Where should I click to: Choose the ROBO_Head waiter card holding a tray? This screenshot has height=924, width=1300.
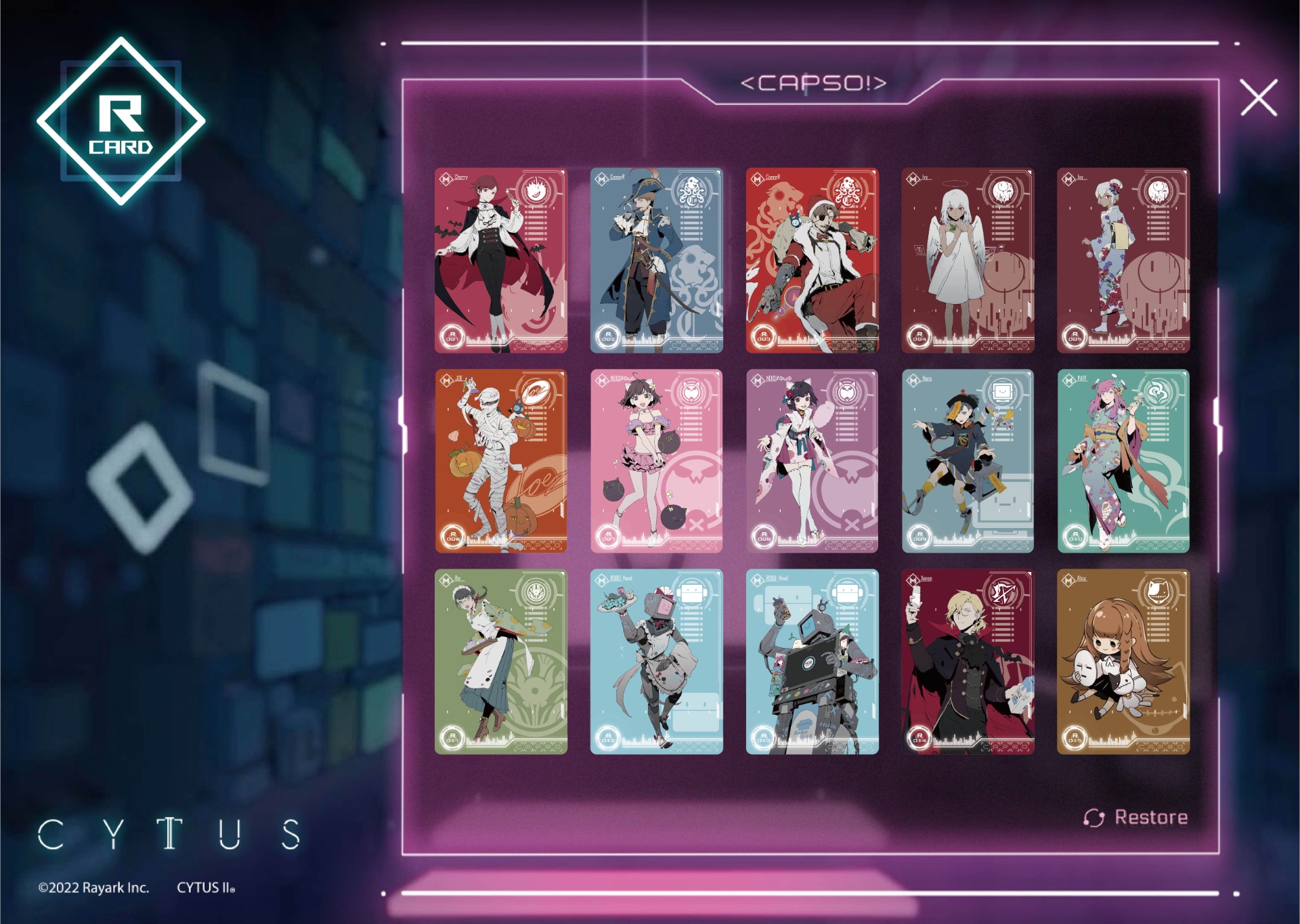pyautogui.click(x=656, y=661)
